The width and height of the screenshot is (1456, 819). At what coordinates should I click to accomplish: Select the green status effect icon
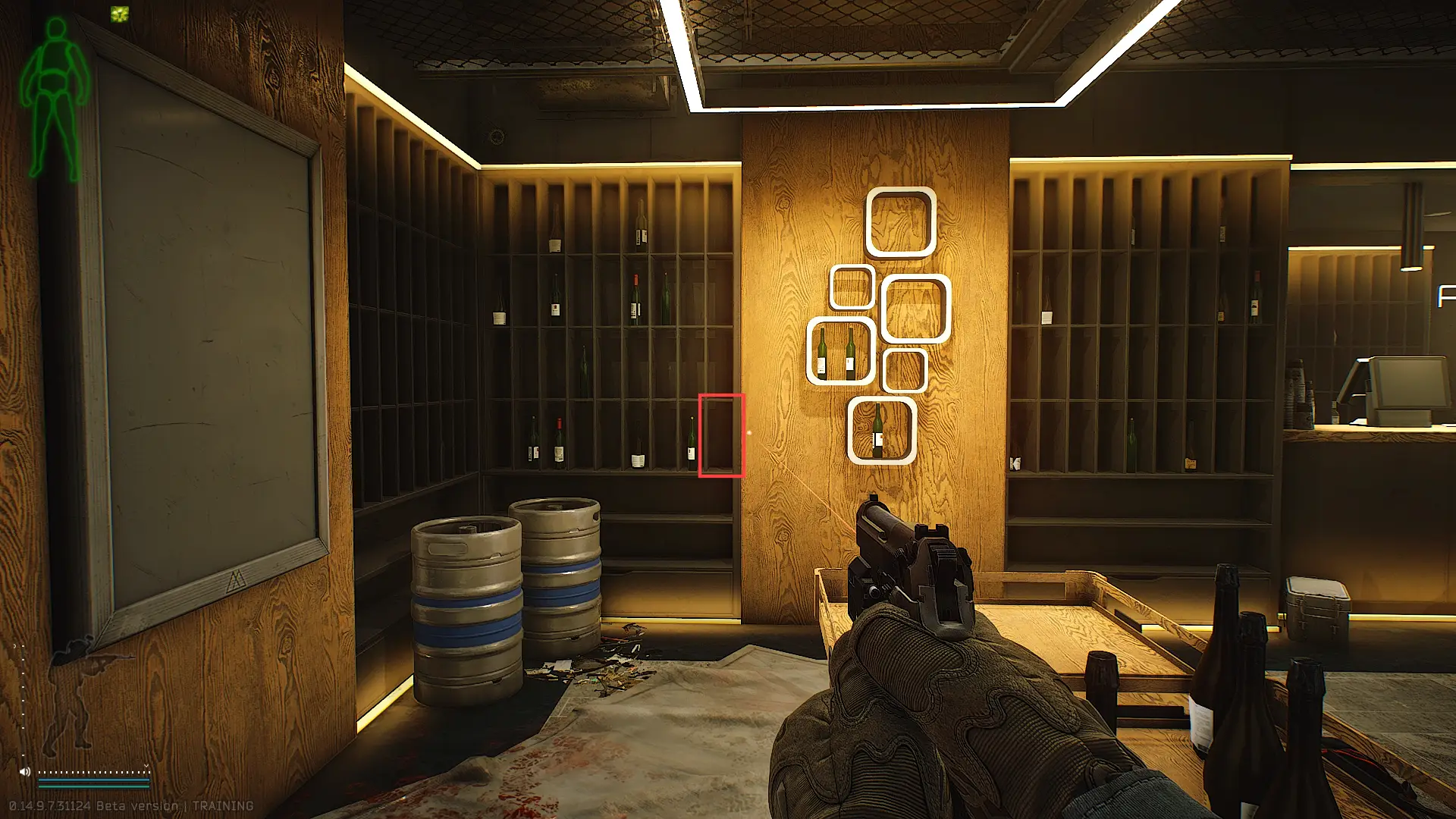pyautogui.click(x=120, y=14)
